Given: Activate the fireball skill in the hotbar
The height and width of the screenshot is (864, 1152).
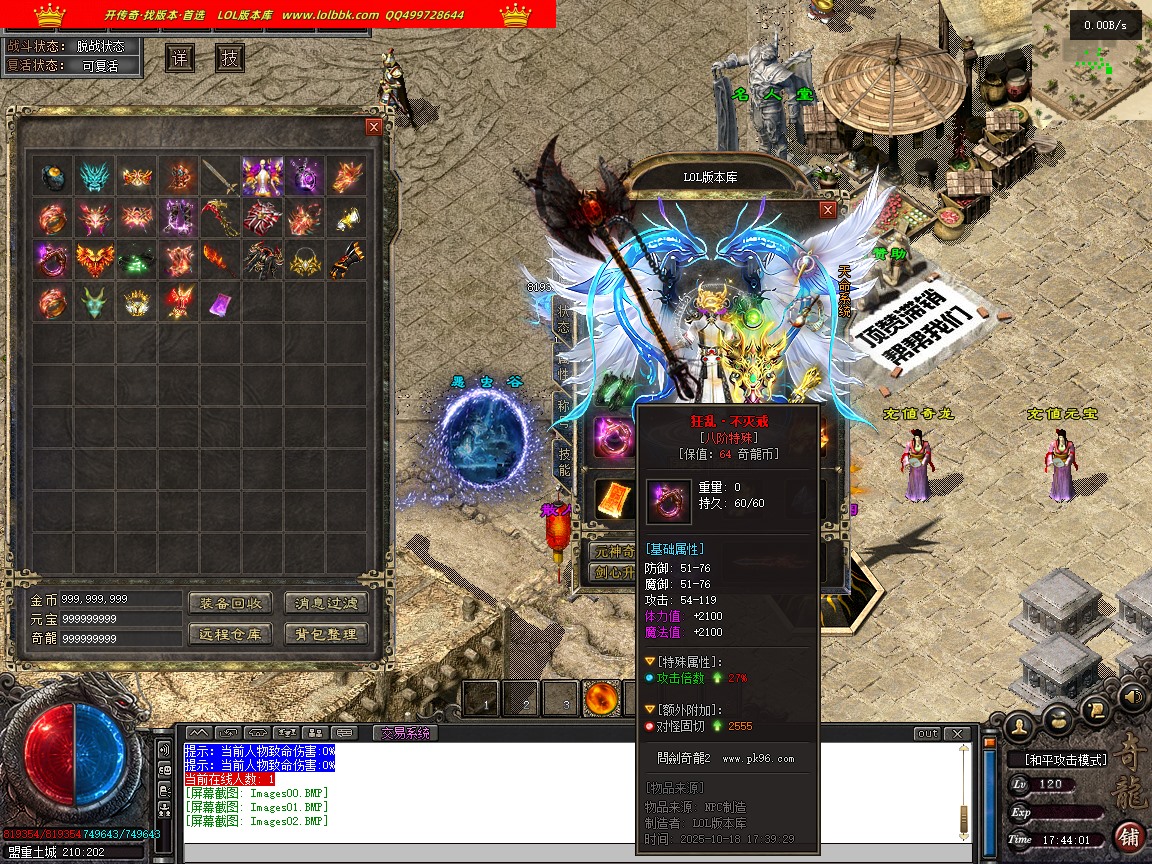Looking at the screenshot, I should coord(601,699).
